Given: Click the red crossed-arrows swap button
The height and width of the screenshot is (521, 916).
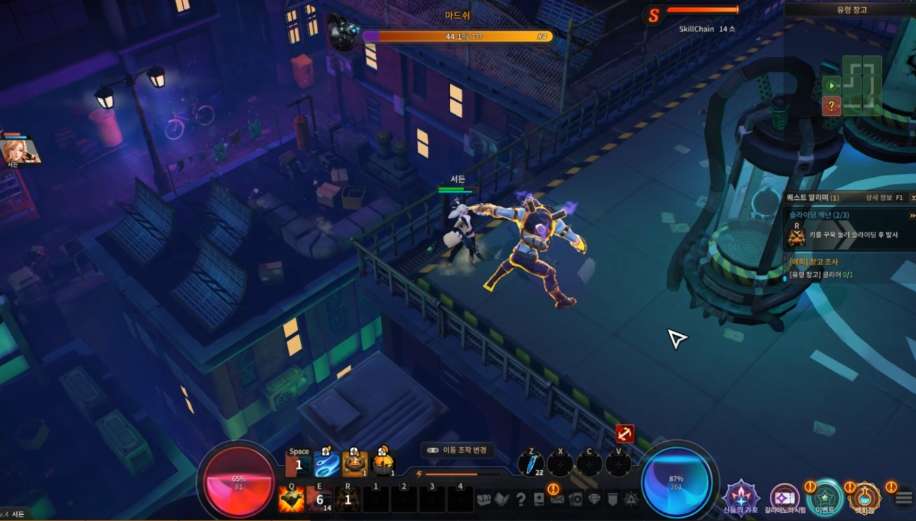Looking at the screenshot, I should click(x=625, y=434).
